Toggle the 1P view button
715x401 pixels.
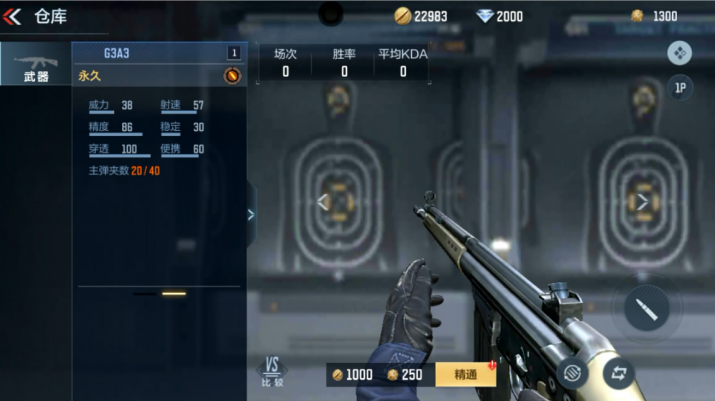[680, 88]
